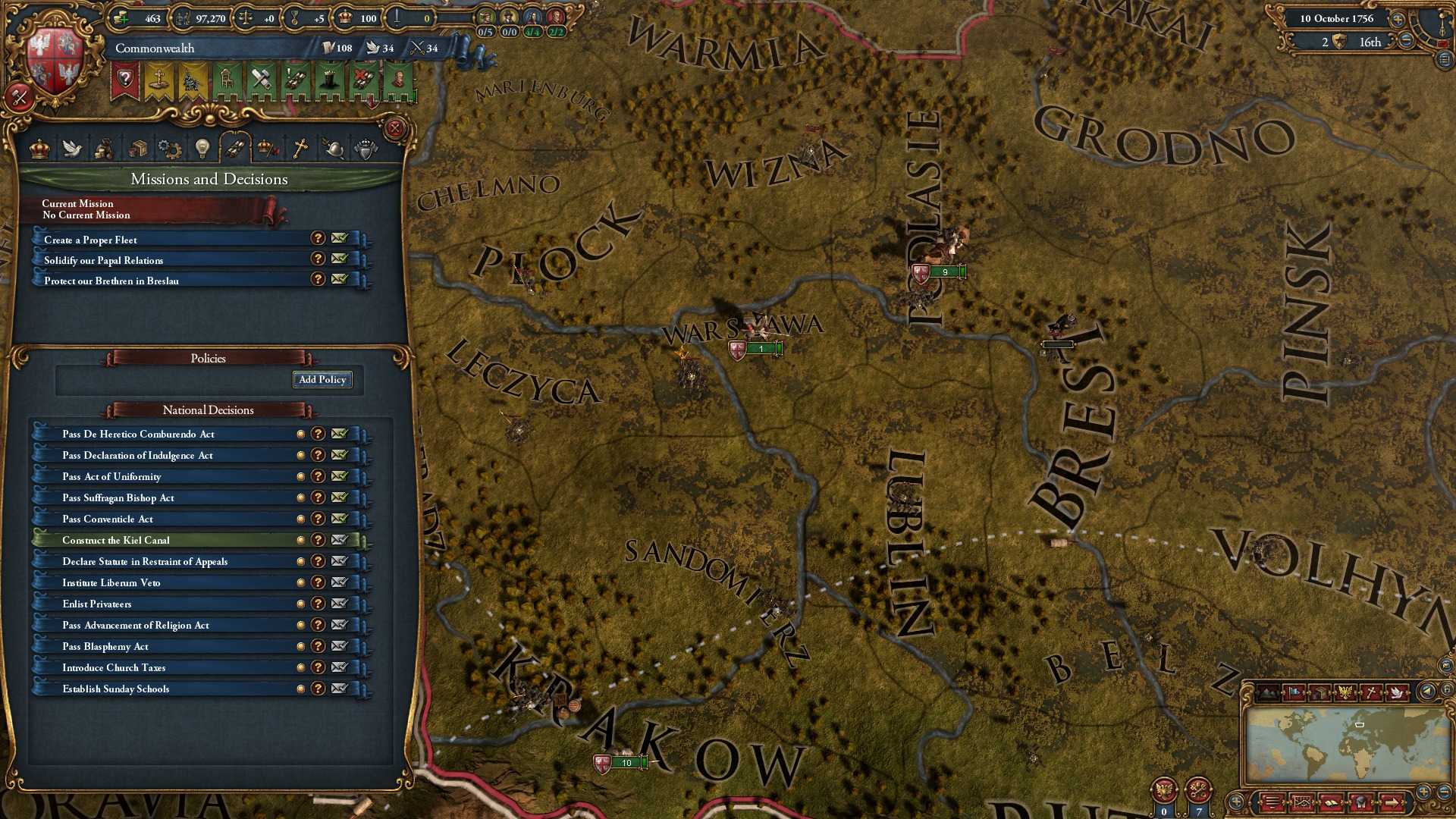Screen dimensions: 1456x819
Task: Open the Technology tab with the gear icon
Action: coord(170,149)
